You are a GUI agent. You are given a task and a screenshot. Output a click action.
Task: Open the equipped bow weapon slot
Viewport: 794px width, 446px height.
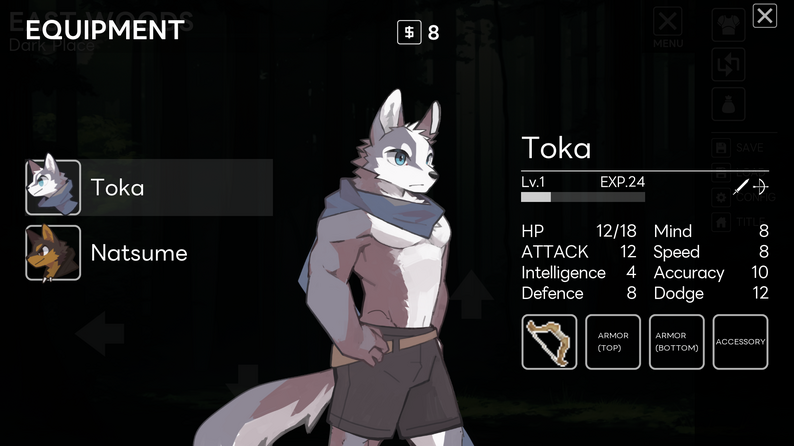click(549, 342)
